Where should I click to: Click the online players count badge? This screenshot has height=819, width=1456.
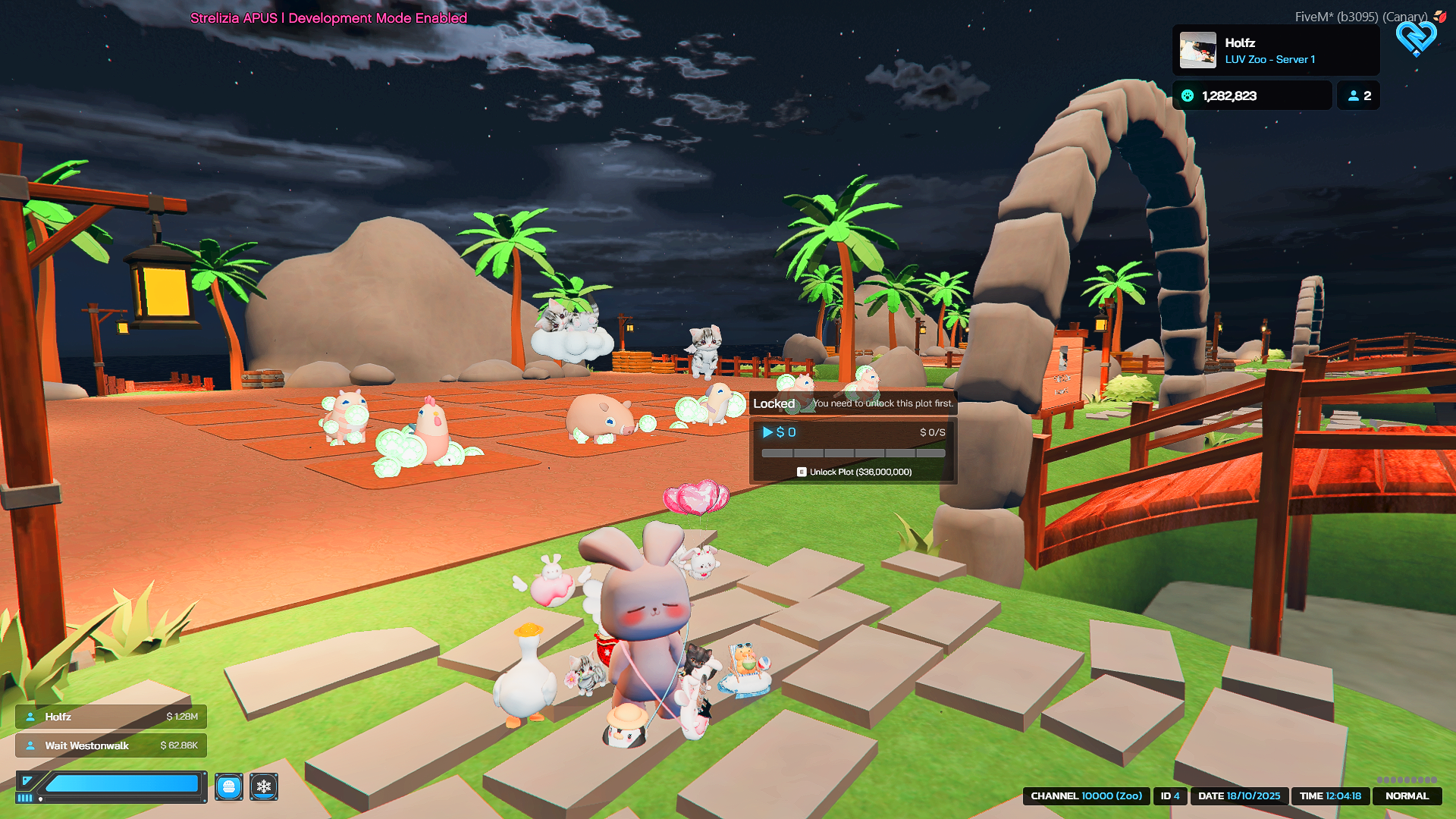tap(1358, 96)
